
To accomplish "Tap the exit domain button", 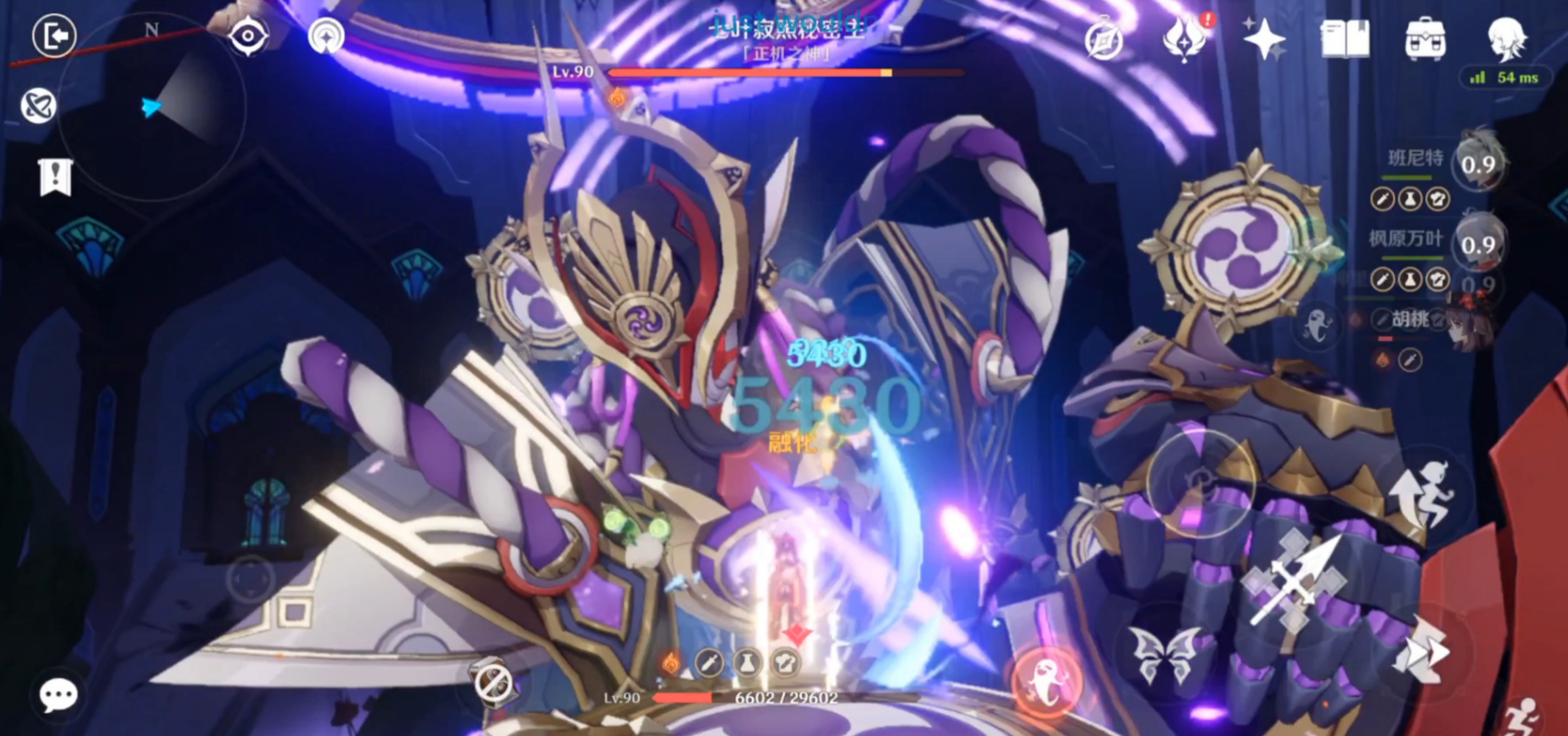I will 54,36.
